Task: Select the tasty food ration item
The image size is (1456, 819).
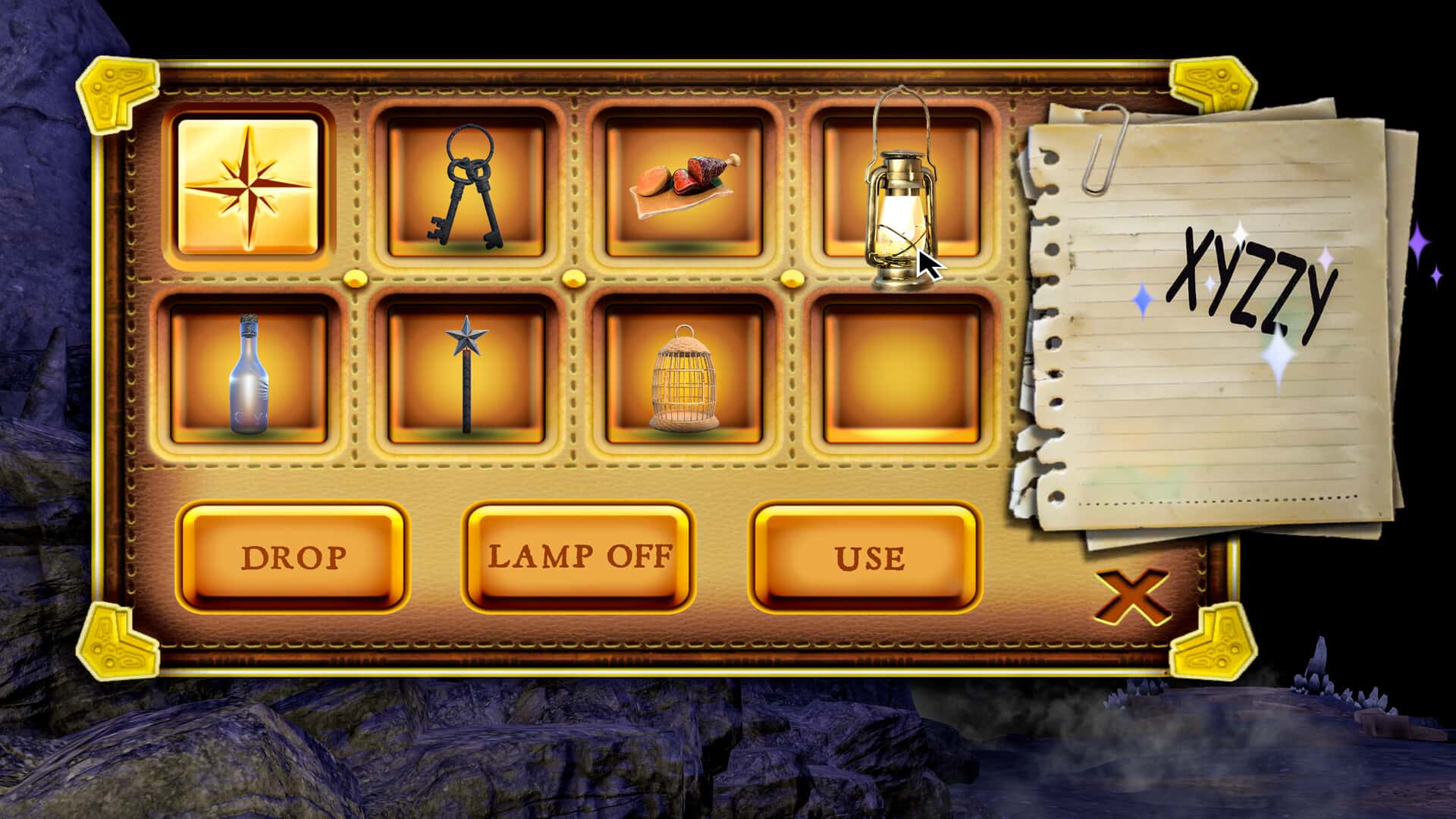Action: [x=680, y=187]
